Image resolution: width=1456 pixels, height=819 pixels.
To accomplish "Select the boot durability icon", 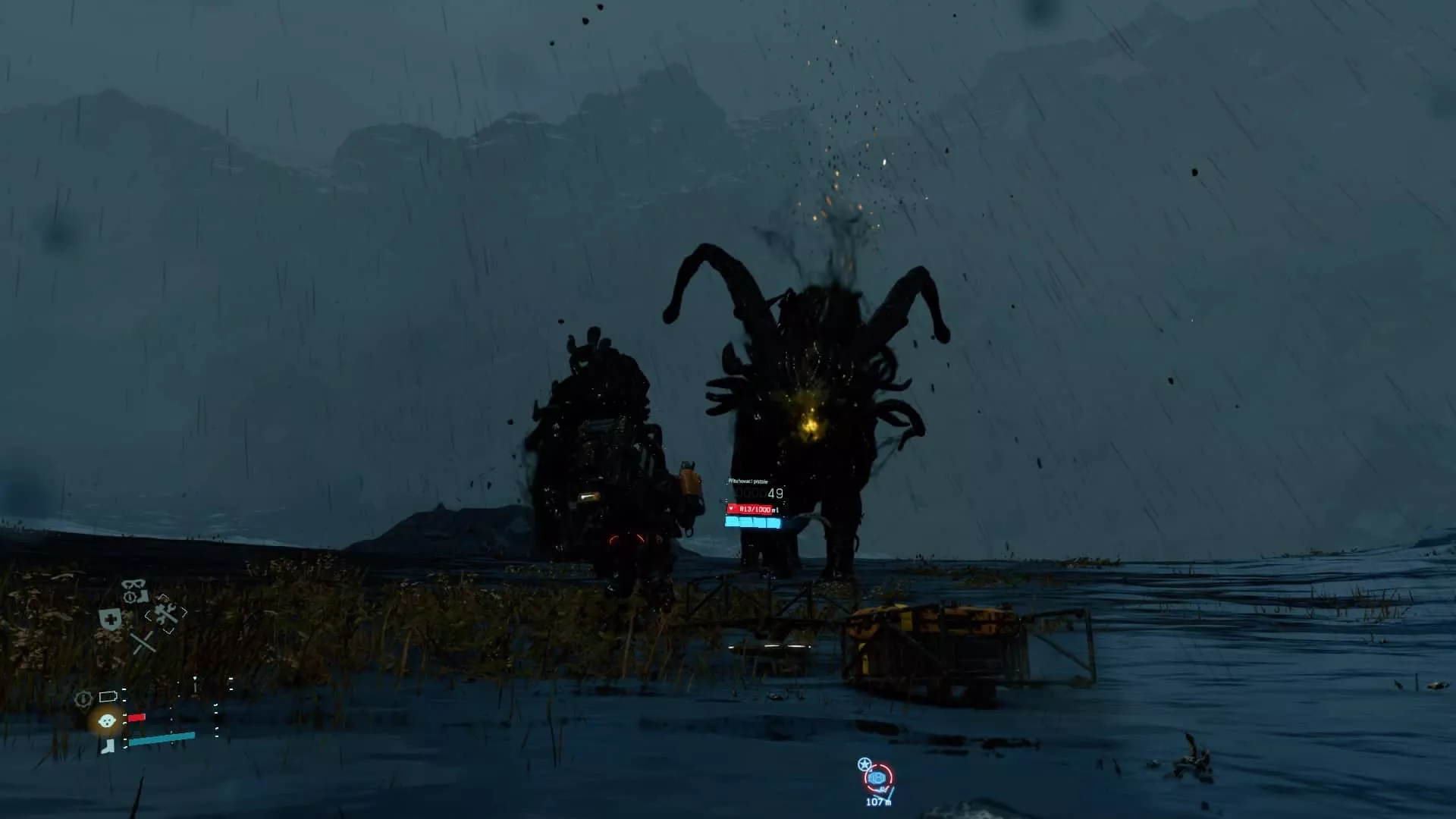I will 108,748.
